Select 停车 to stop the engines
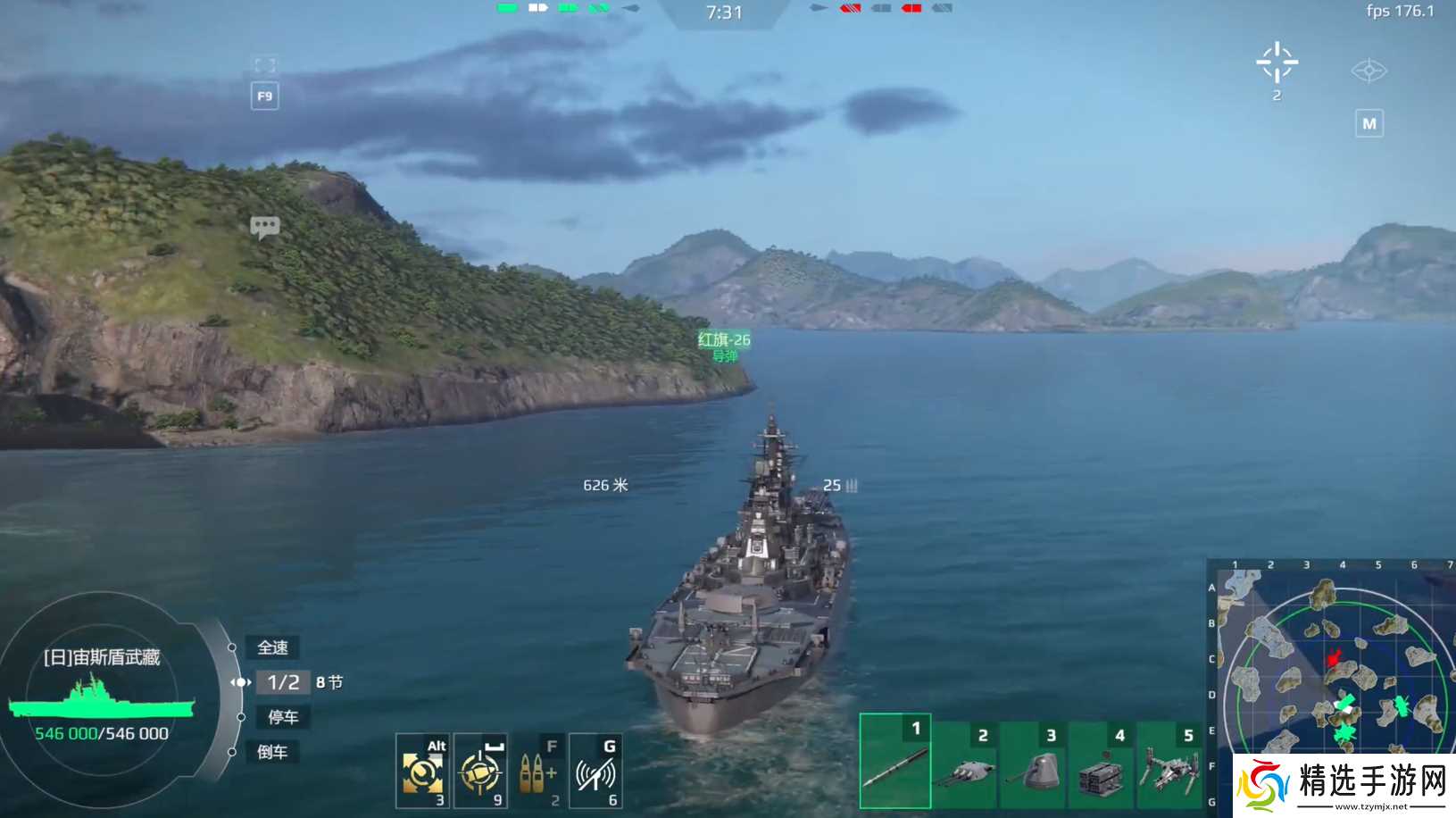 coord(283,717)
